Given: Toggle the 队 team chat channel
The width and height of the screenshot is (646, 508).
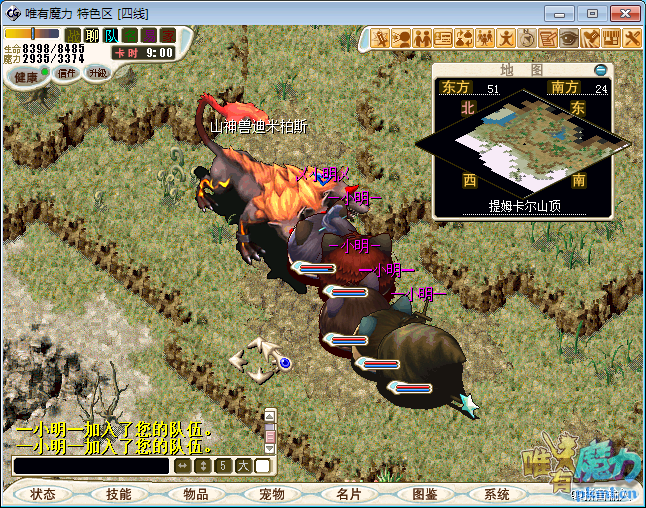Looking at the screenshot, I should (111, 35).
